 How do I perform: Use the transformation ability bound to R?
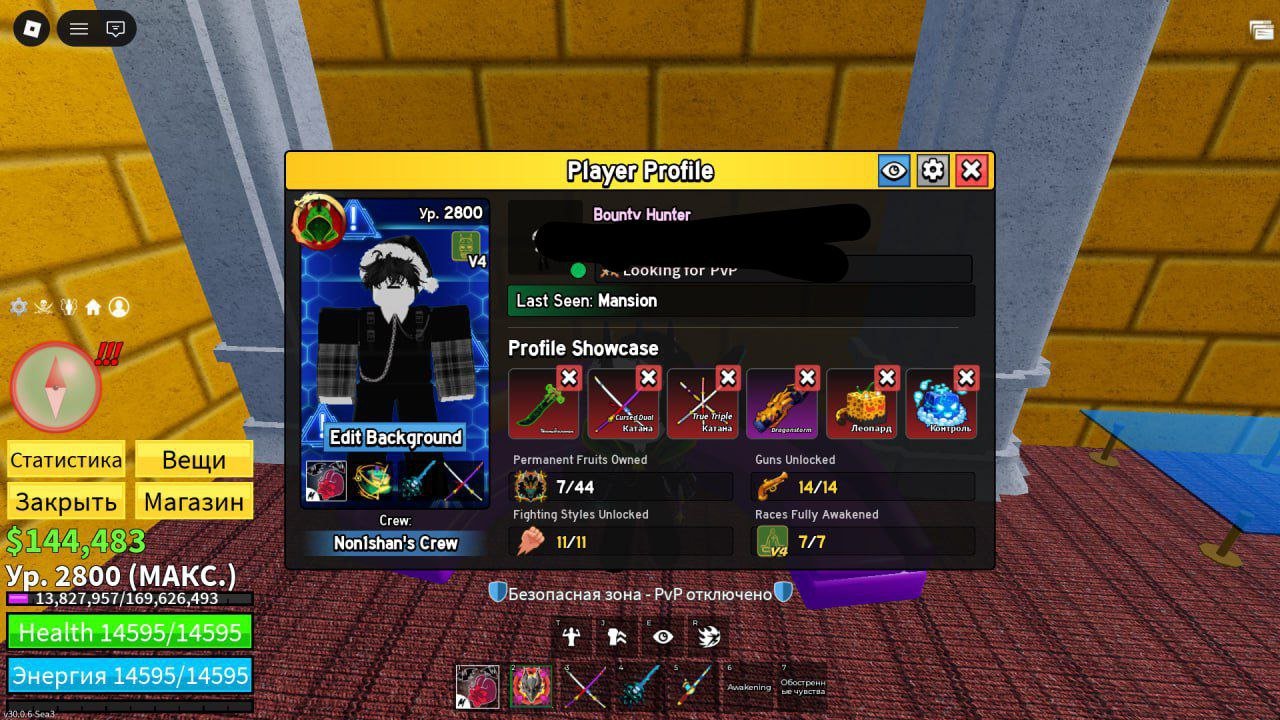tap(708, 636)
